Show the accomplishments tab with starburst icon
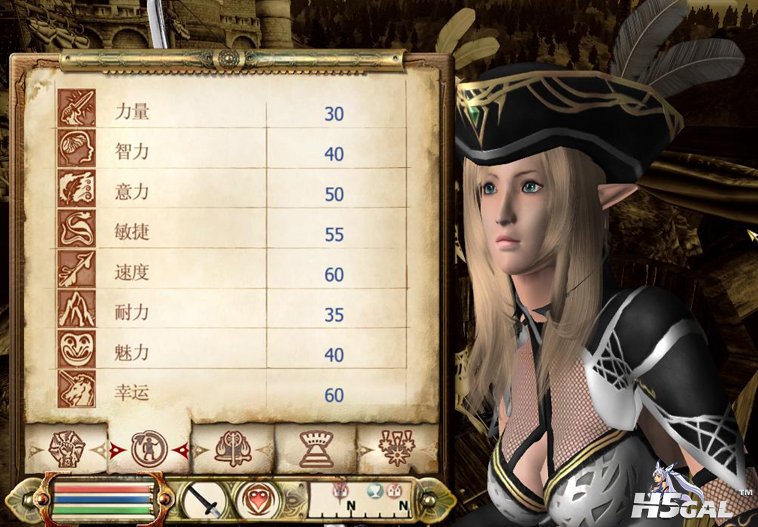 397,448
